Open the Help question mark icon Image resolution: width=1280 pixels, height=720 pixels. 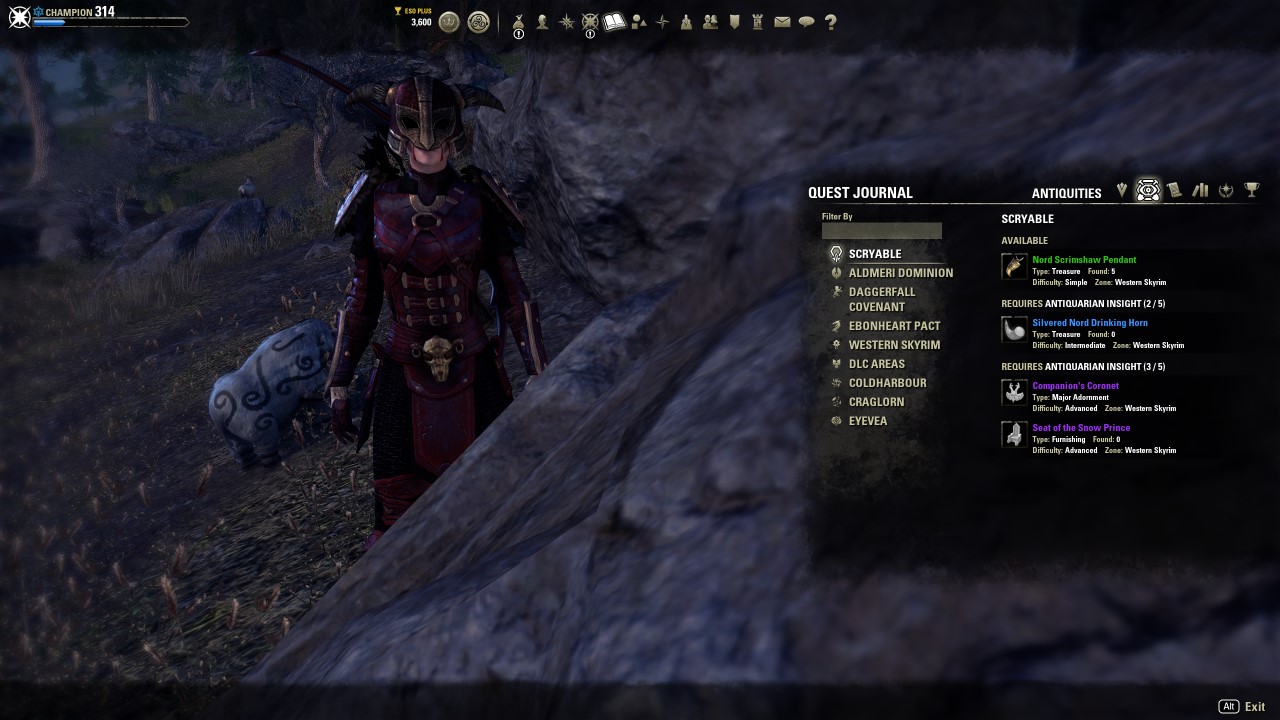coord(830,21)
